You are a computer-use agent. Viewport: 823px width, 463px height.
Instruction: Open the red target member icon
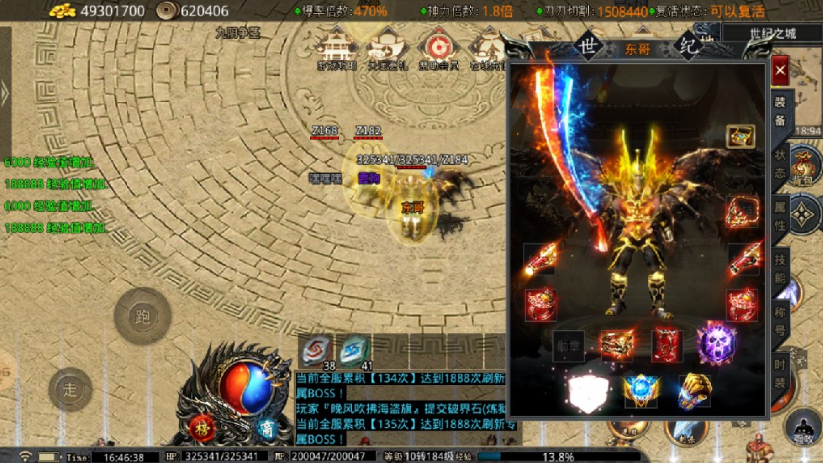(436, 47)
